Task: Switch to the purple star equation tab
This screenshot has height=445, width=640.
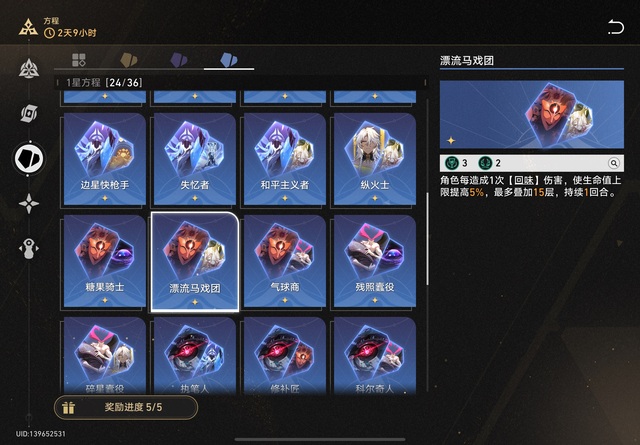Action: click(179, 60)
